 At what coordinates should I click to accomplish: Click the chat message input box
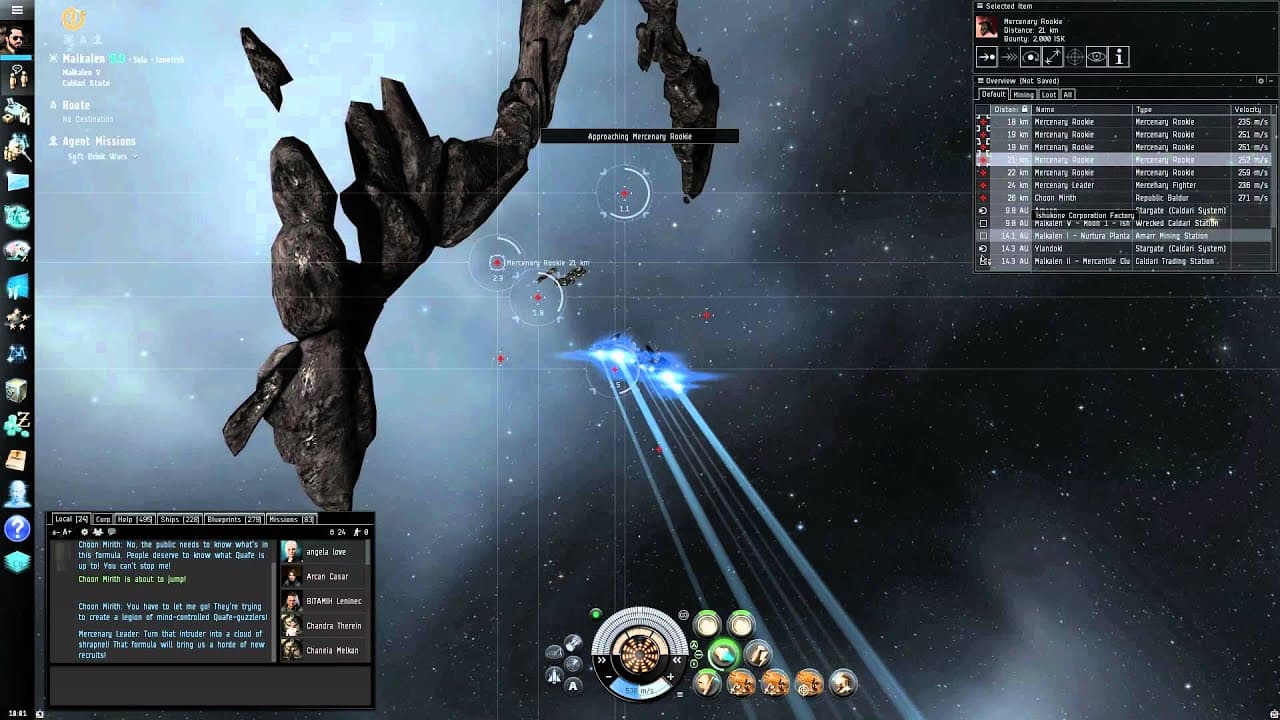(210, 686)
